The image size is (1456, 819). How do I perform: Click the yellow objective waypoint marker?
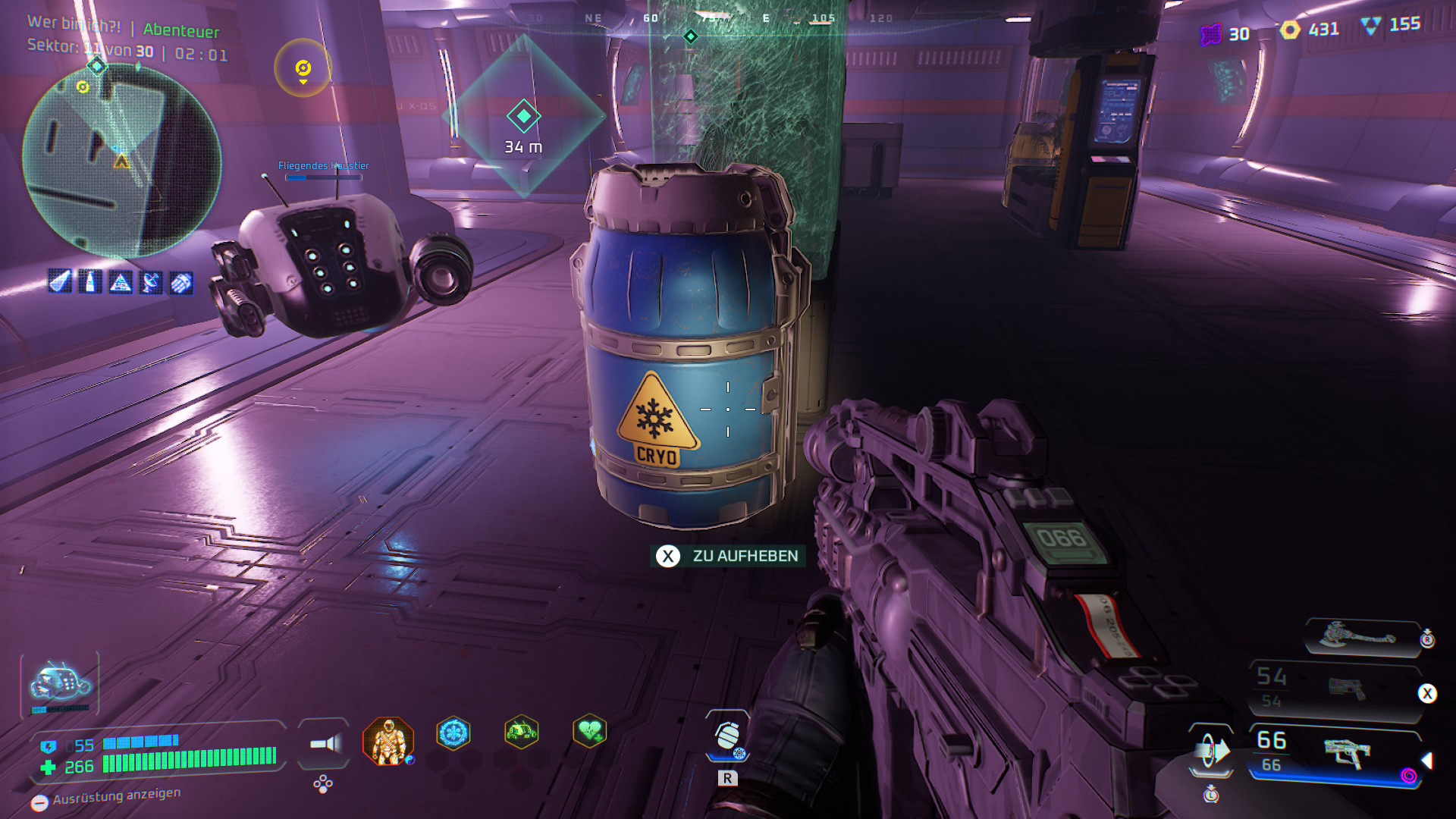[303, 68]
